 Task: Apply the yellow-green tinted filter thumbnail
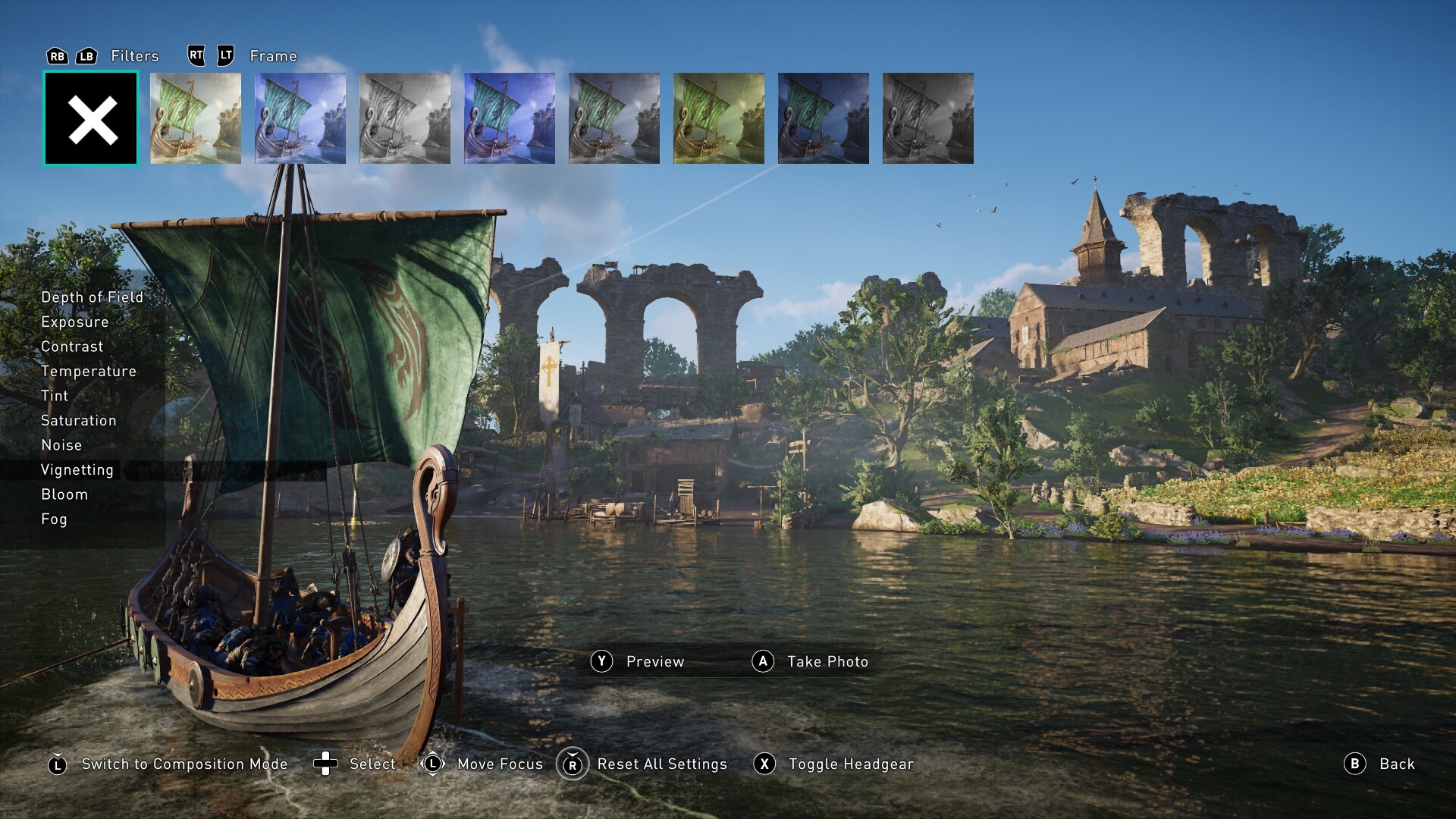(719, 118)
